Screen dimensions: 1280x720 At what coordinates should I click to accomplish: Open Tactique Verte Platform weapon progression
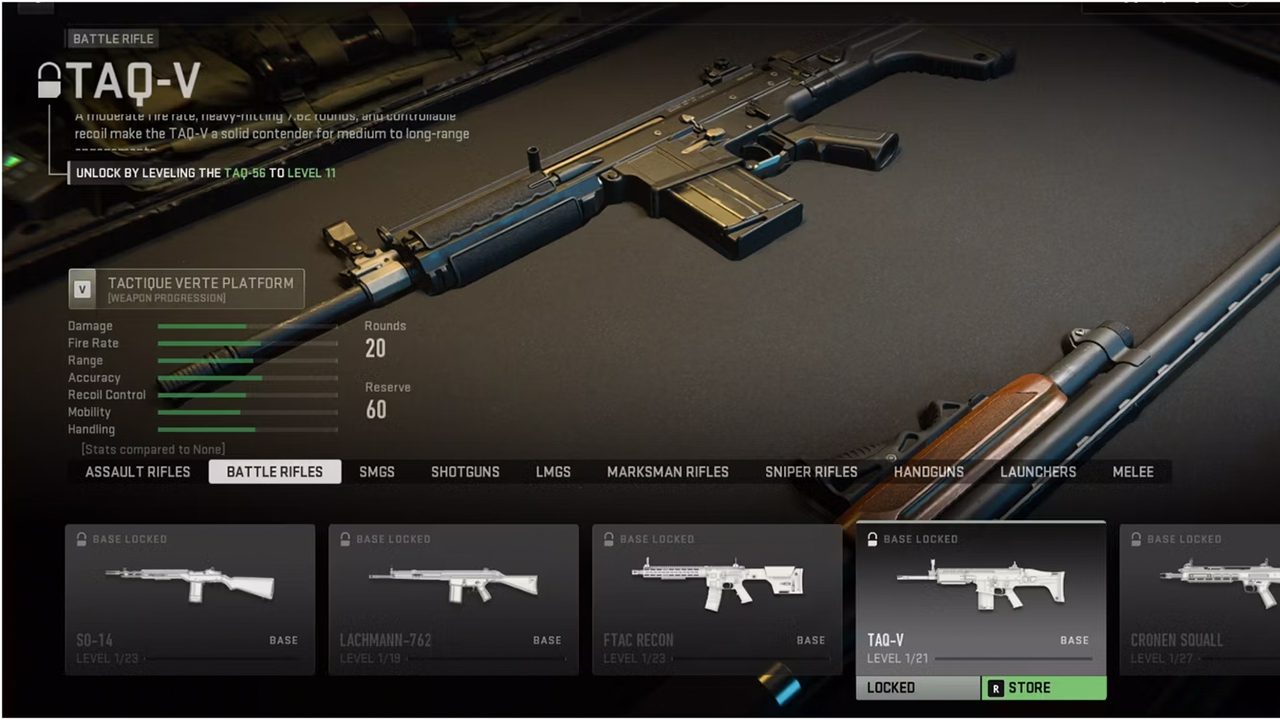click(x=187, y=289)
